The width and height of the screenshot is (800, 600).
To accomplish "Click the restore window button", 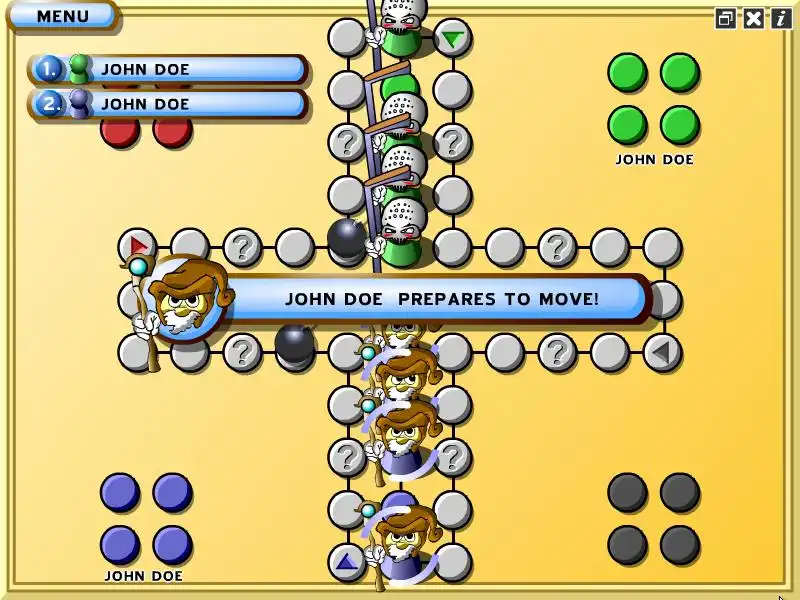I will coord(726,18).
